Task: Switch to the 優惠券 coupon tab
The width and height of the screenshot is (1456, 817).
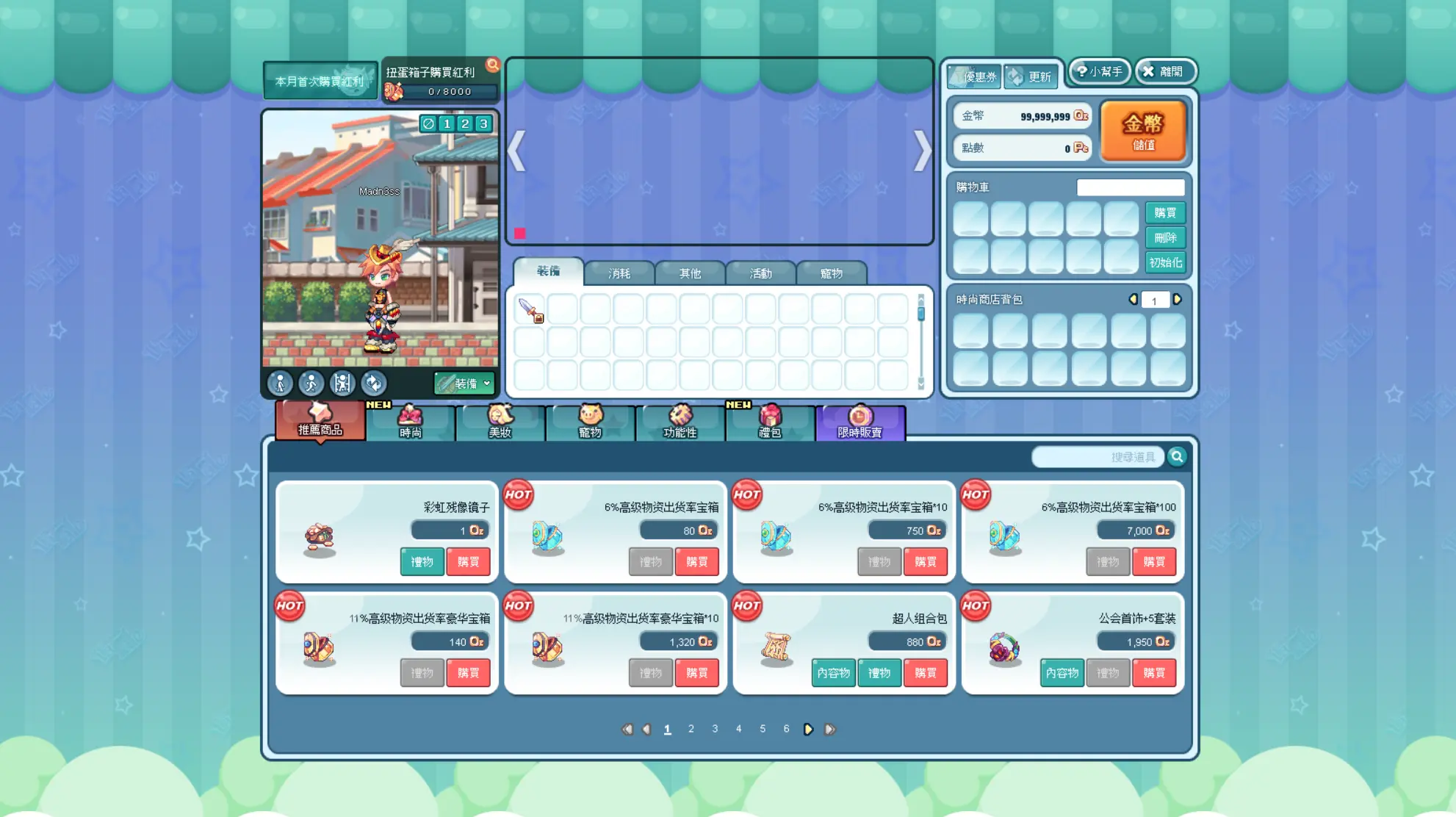Action: pos(974,76)
